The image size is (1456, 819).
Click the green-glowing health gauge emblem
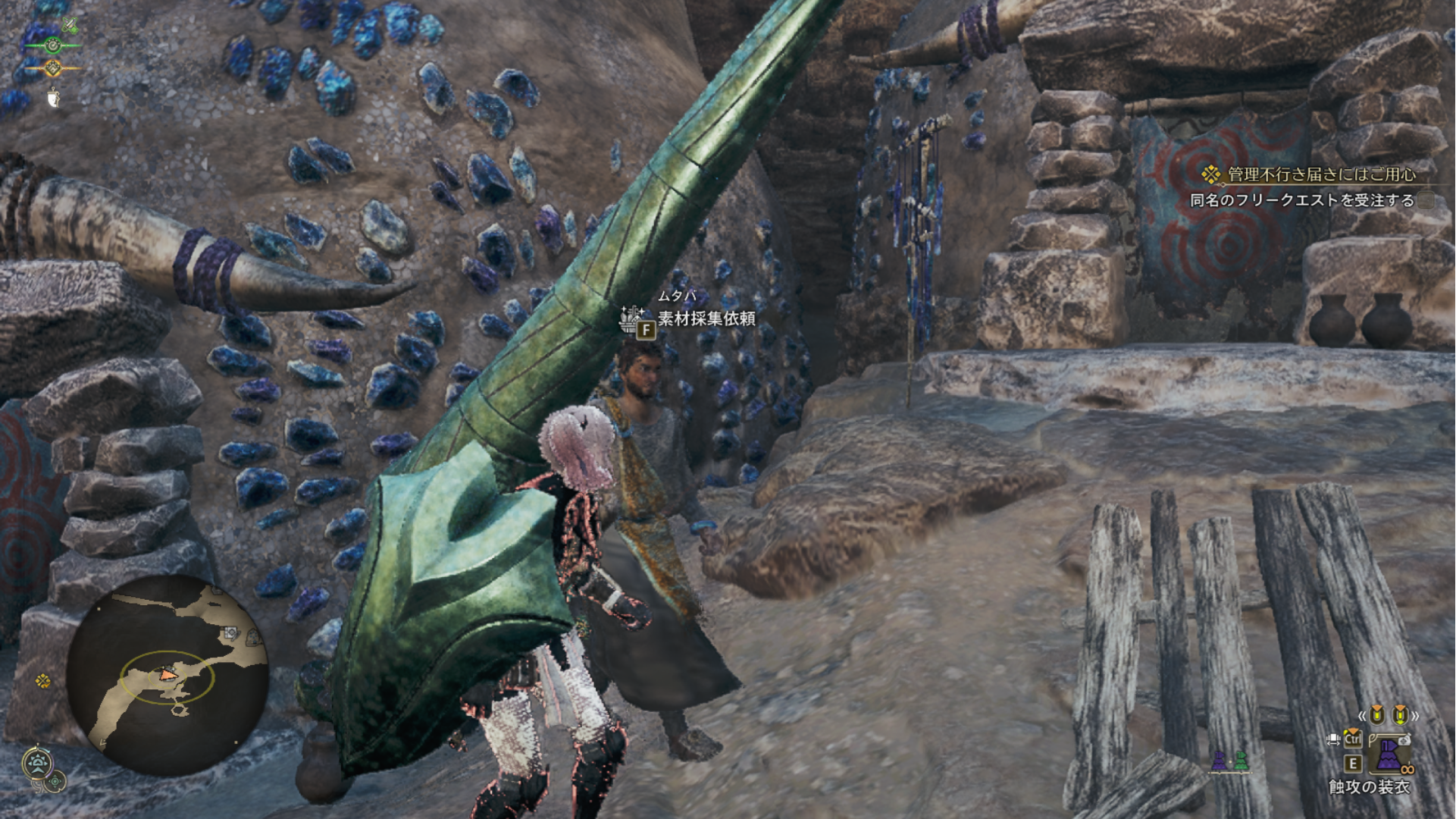point(52,45)
